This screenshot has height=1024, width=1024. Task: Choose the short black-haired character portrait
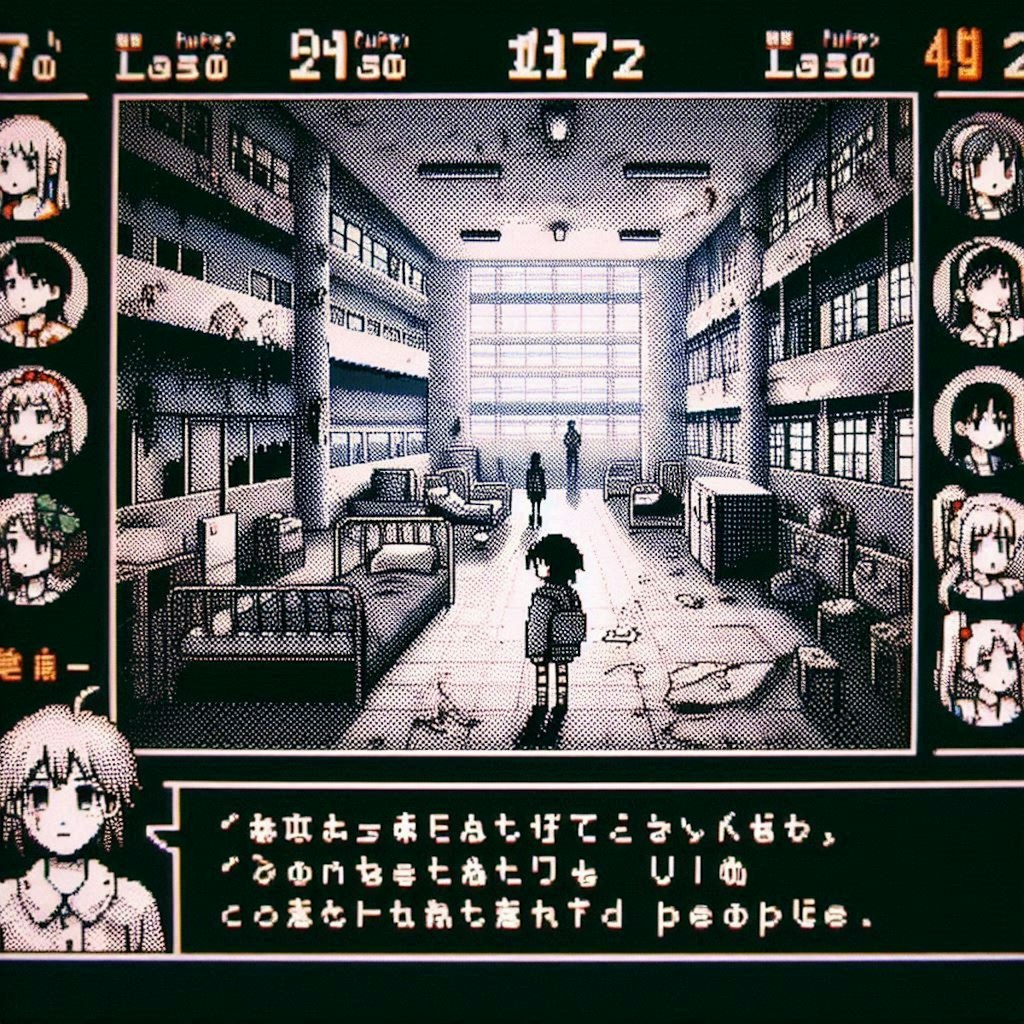(x=38, y=292)
